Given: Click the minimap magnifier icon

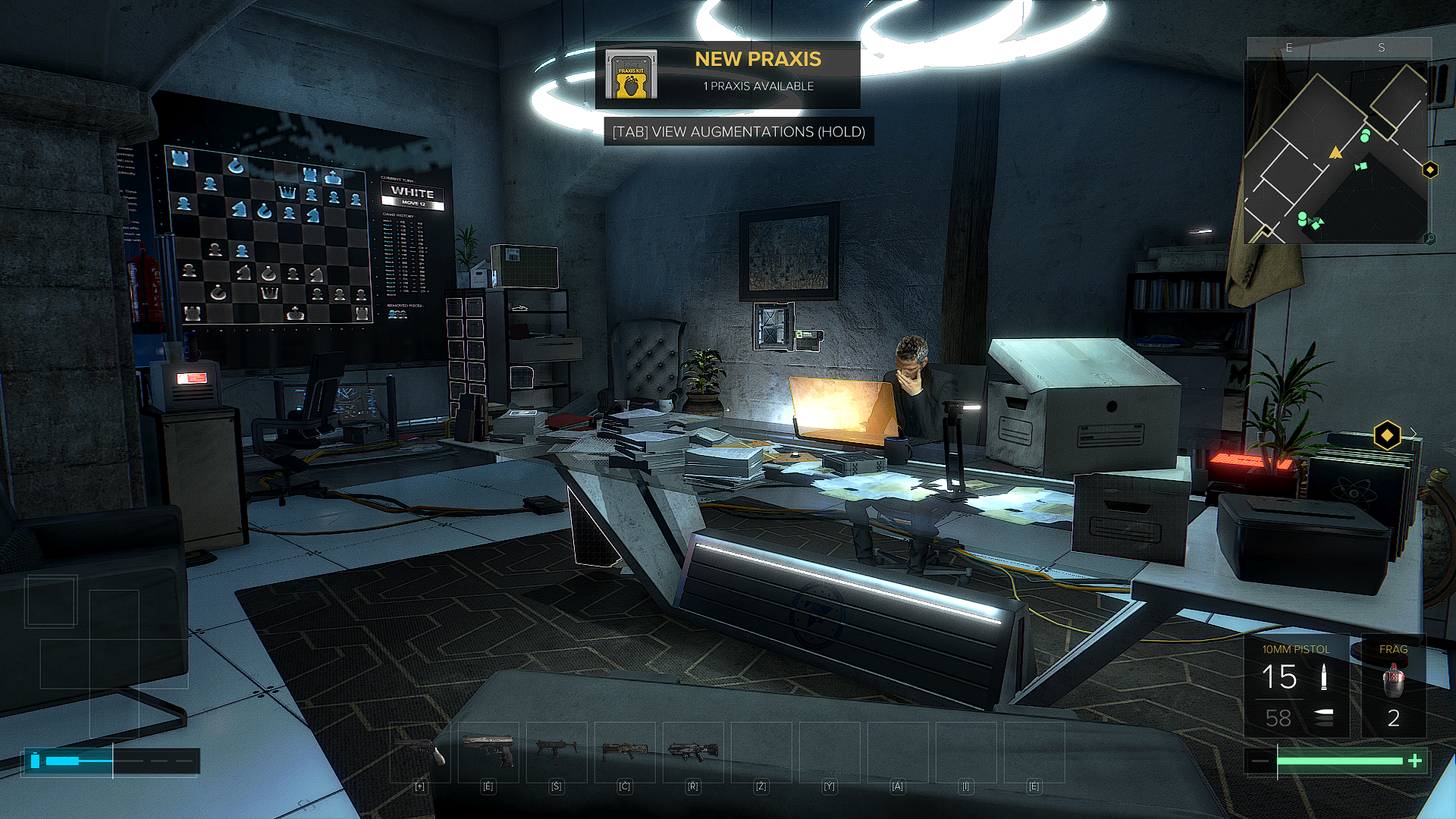Looking at the screenshot, I should [x=1429, y=239].
